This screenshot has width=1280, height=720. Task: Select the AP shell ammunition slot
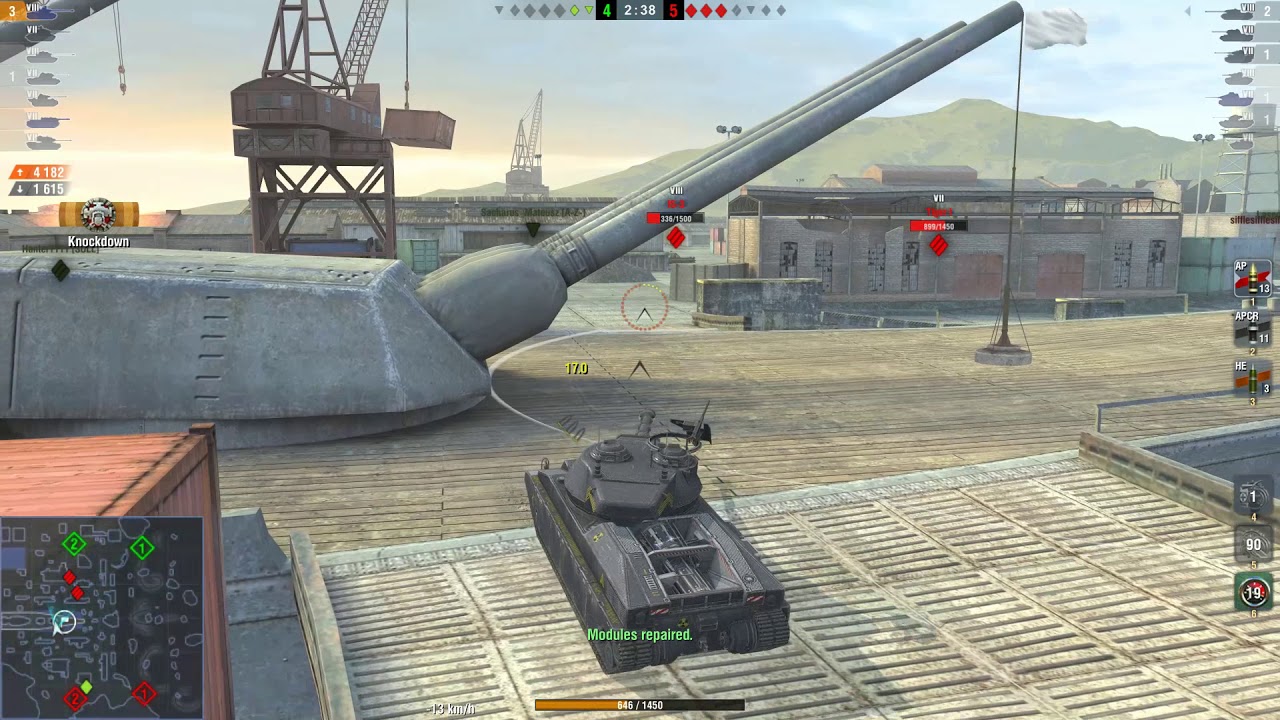point(1250,285)
